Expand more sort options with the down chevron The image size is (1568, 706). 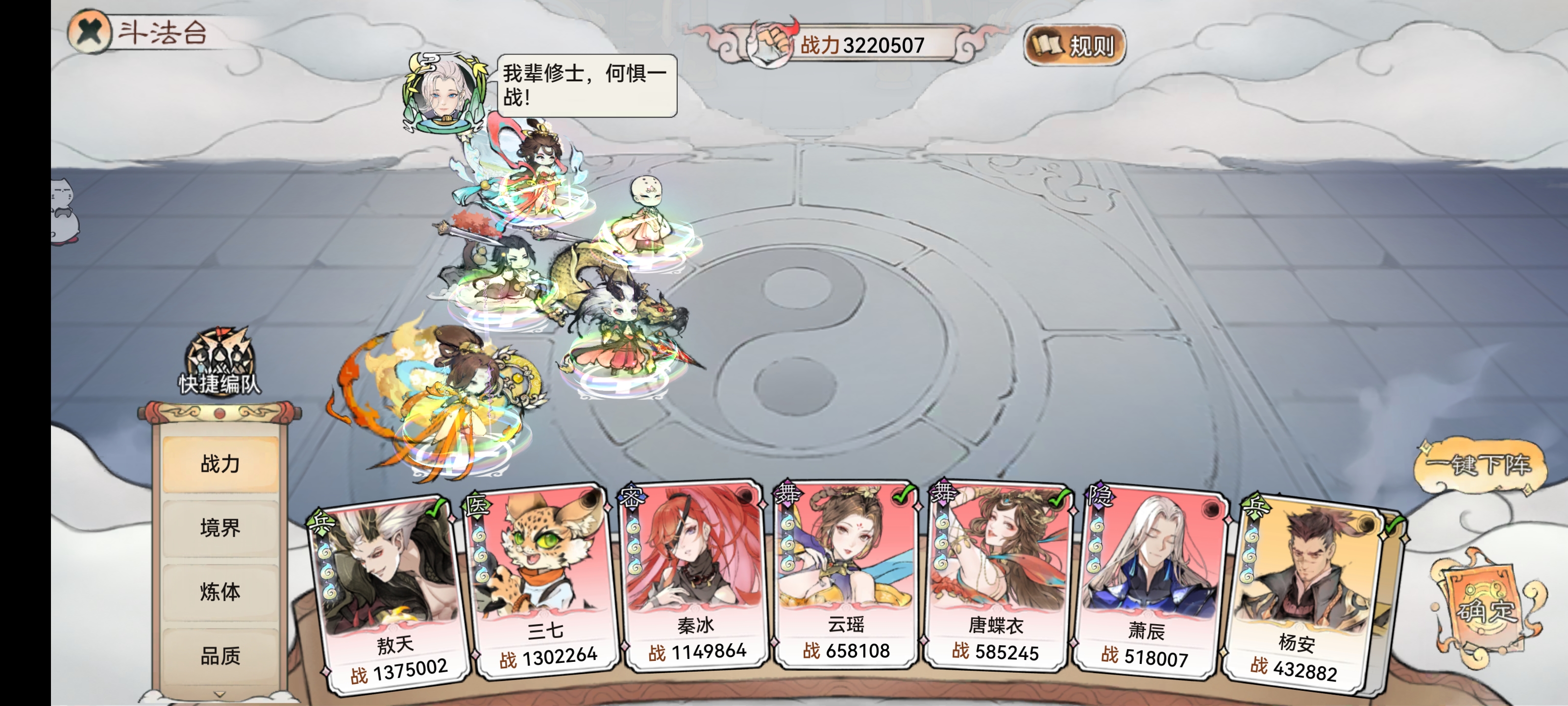pos(221,694)
